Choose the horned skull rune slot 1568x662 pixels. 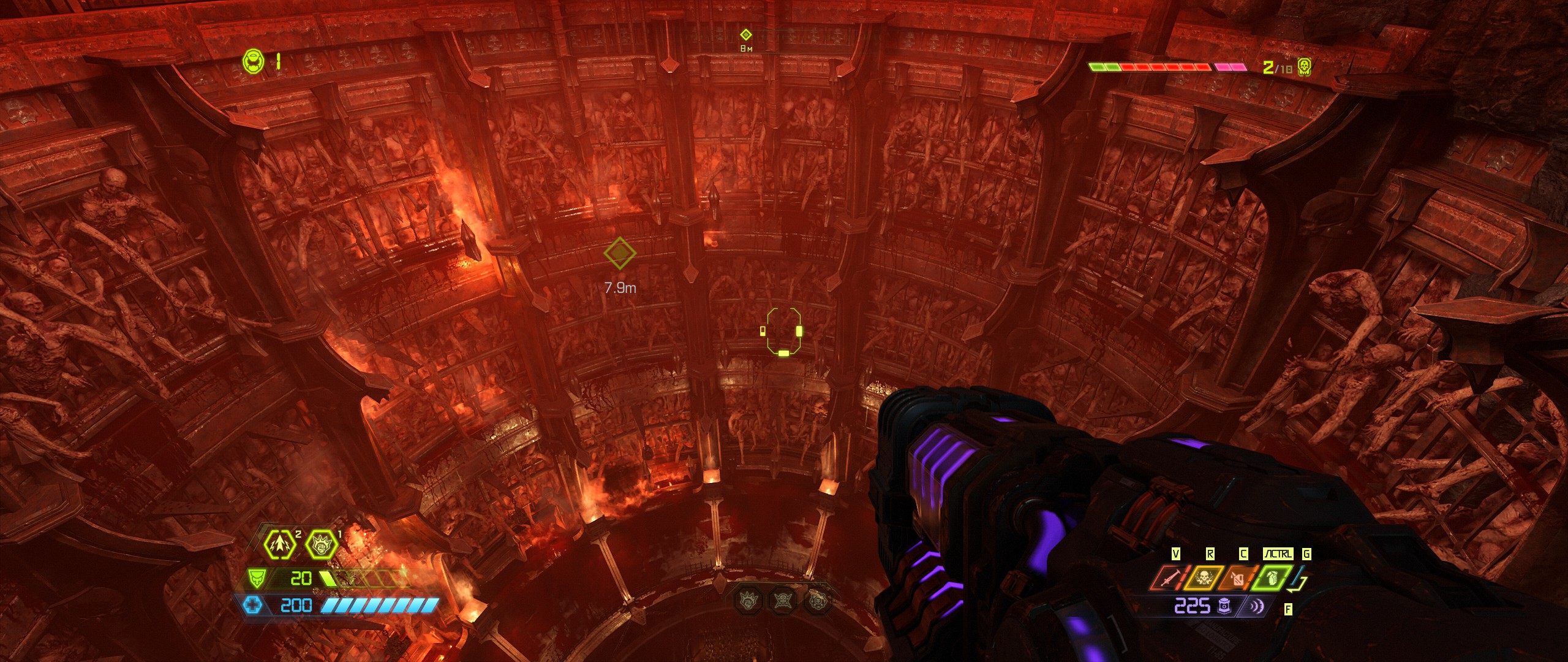(x=783, y=599)
